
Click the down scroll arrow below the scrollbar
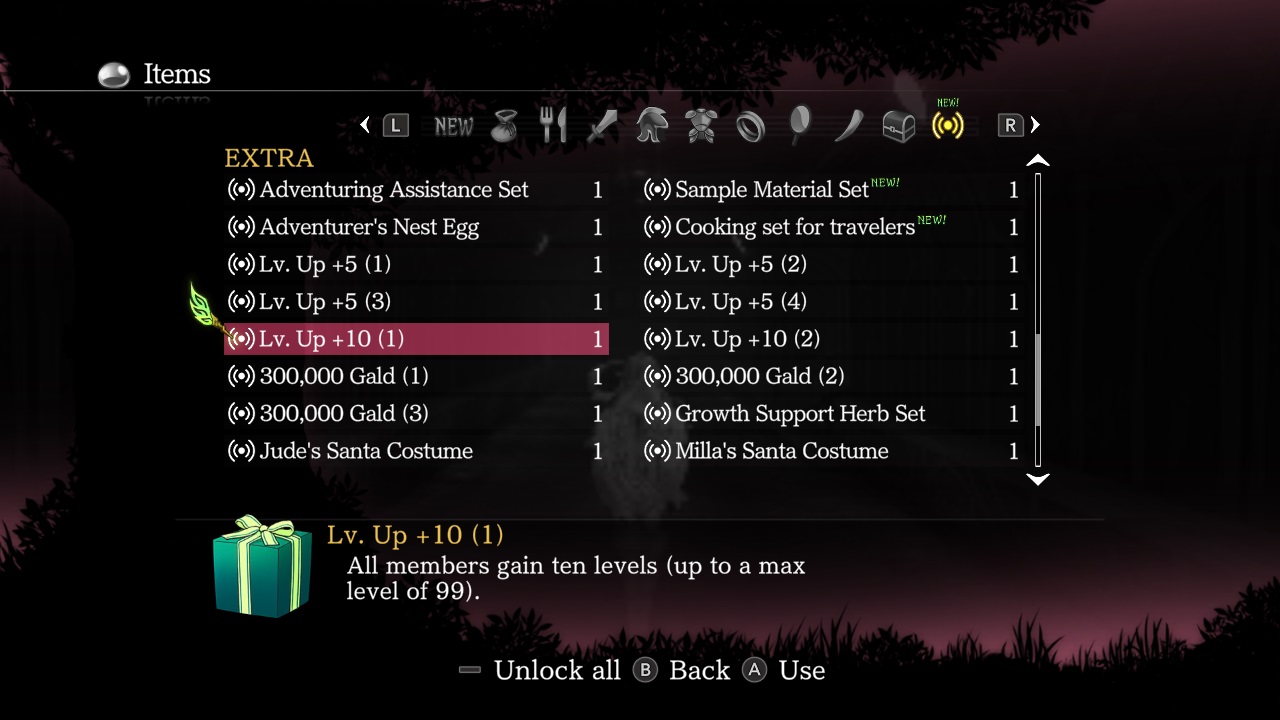click(1038, 480)
